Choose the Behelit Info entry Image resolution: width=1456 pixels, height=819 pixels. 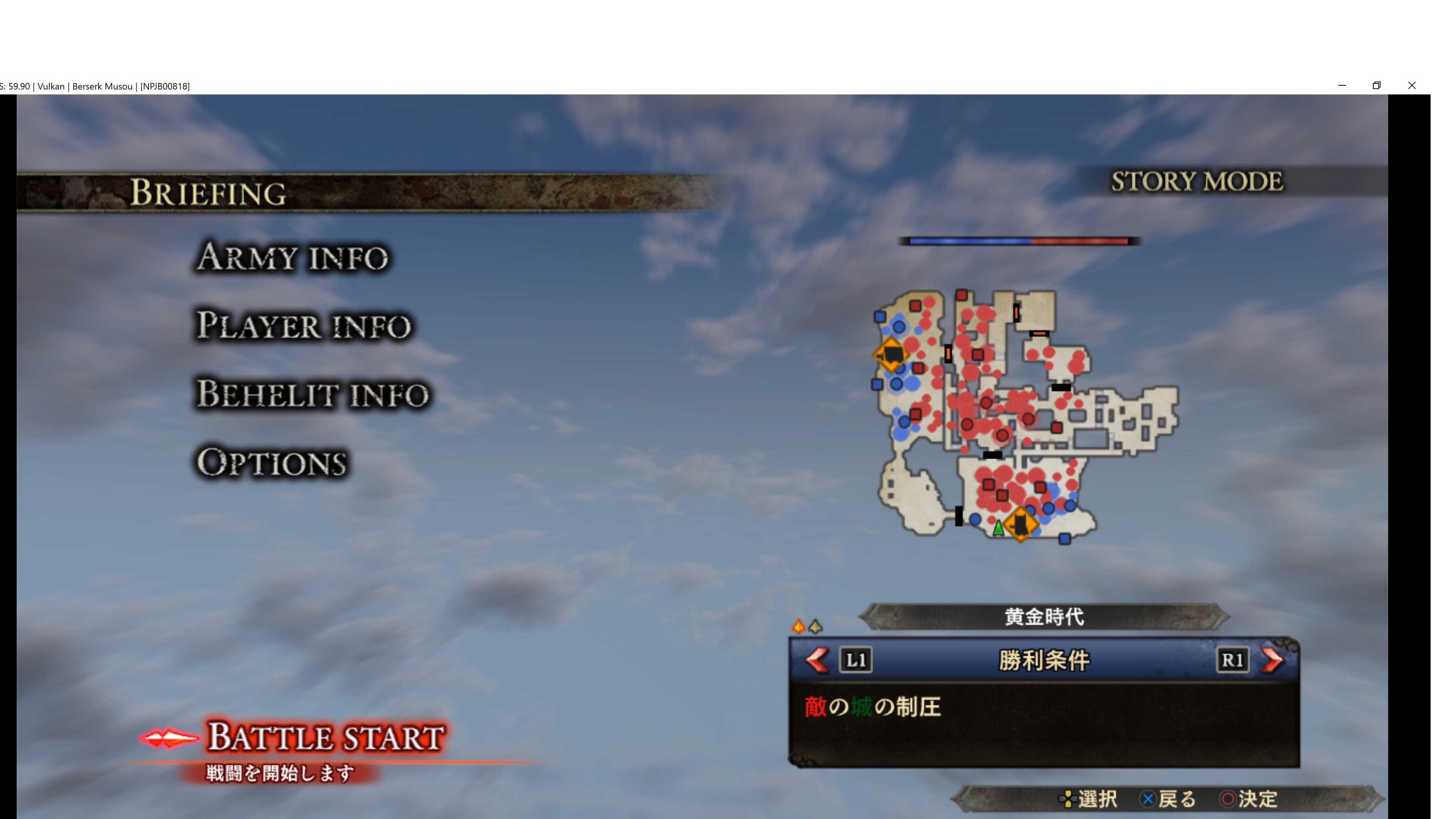click(x=312, y=394)
